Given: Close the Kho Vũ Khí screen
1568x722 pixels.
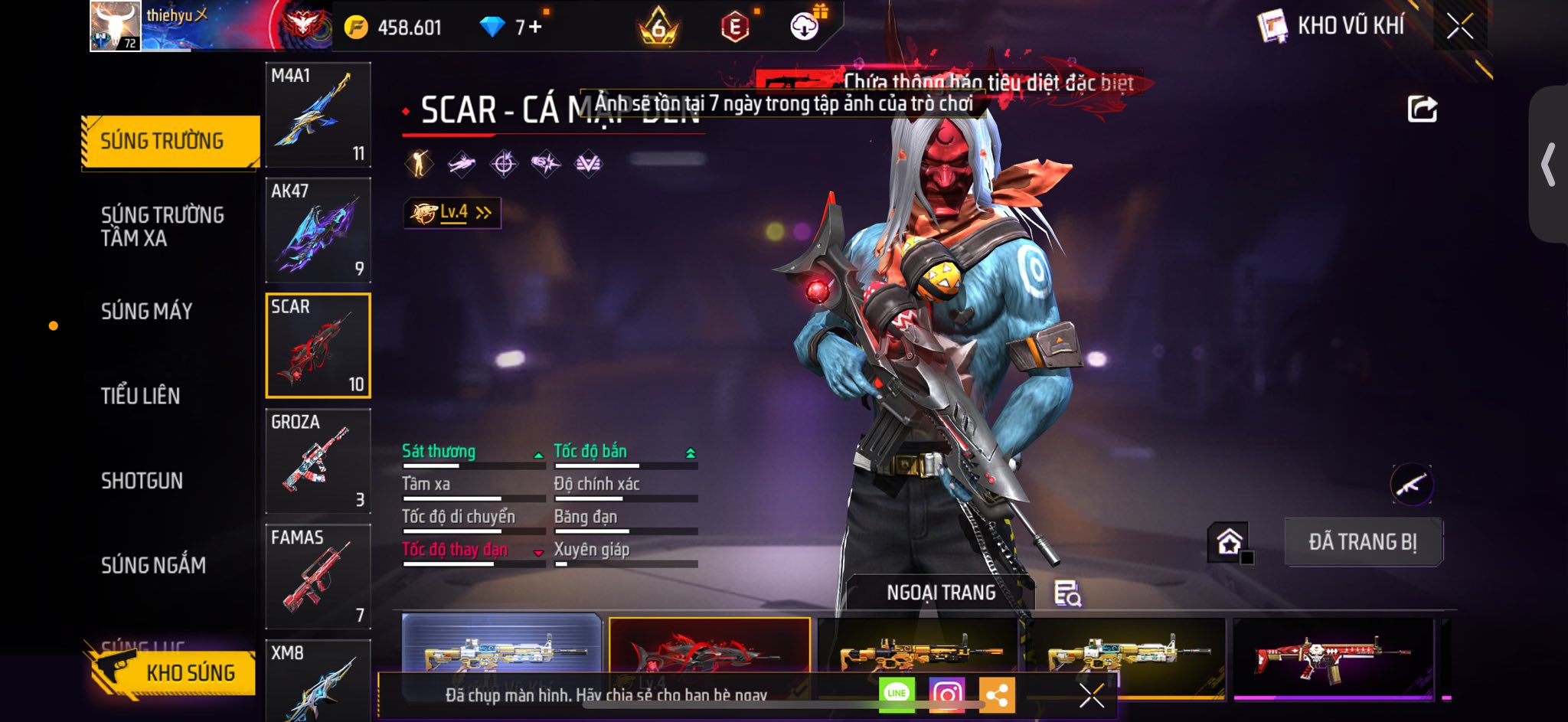Looking at the screenshot, I should [x=1459, y=27].
